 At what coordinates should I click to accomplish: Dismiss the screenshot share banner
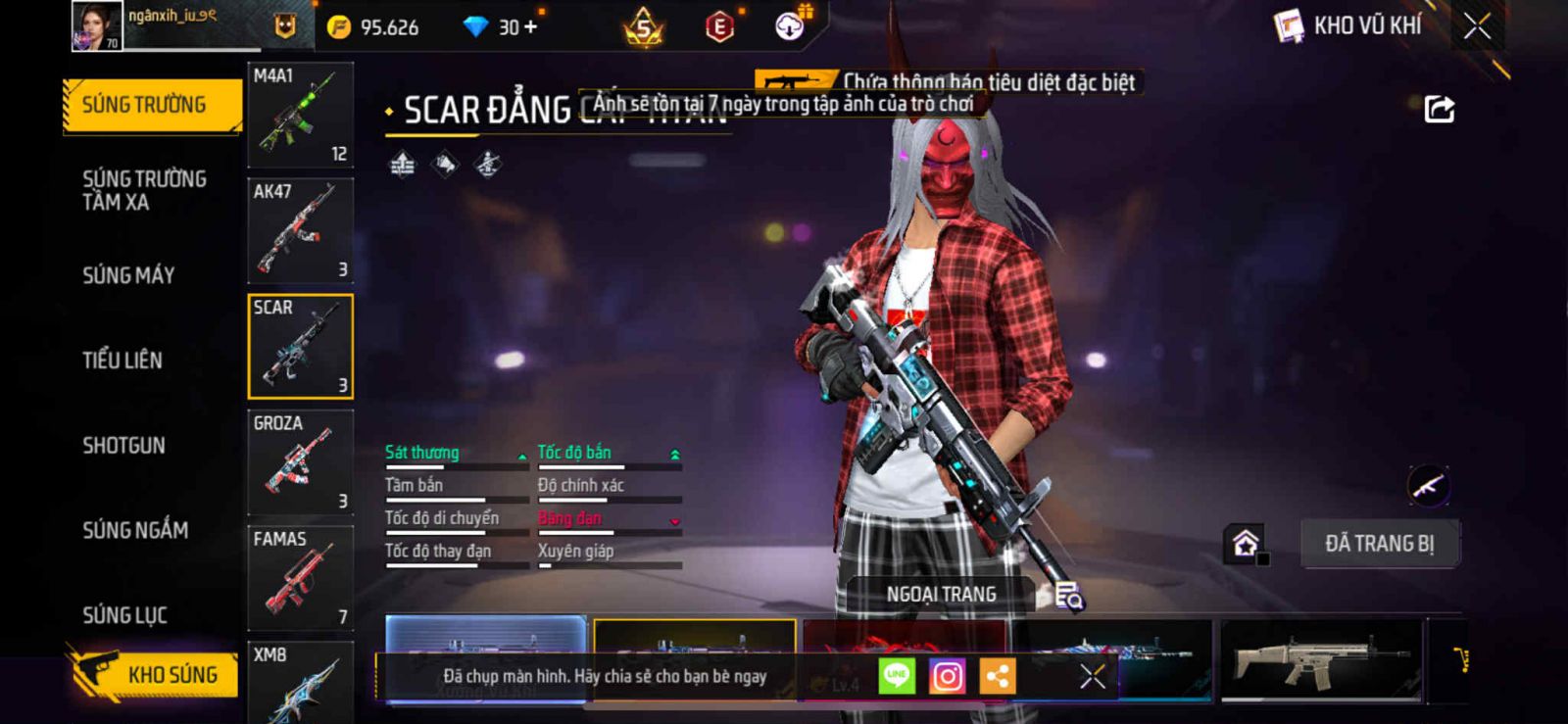tap(1092, 676)
